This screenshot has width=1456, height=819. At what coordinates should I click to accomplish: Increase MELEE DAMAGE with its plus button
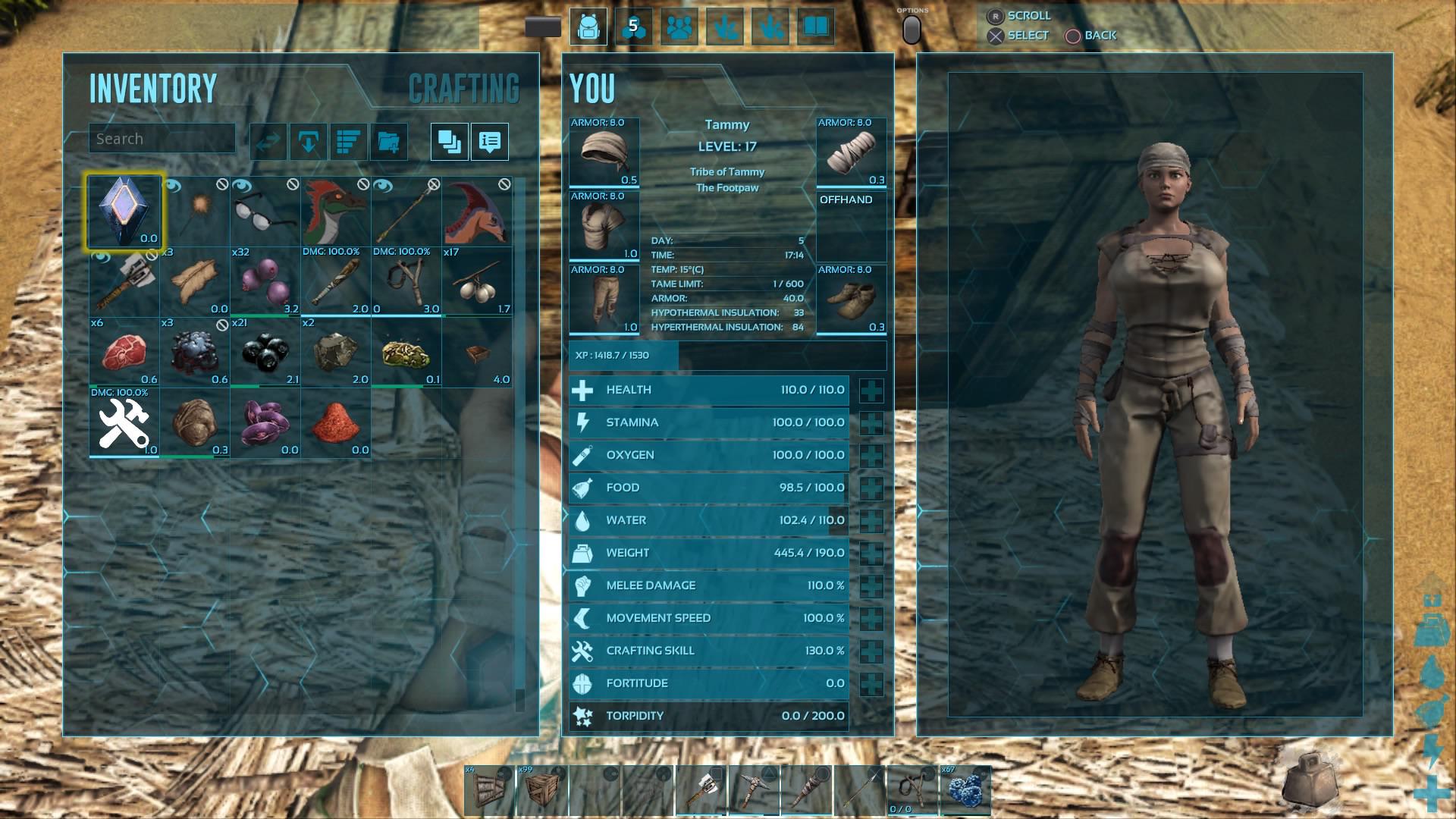871,585
